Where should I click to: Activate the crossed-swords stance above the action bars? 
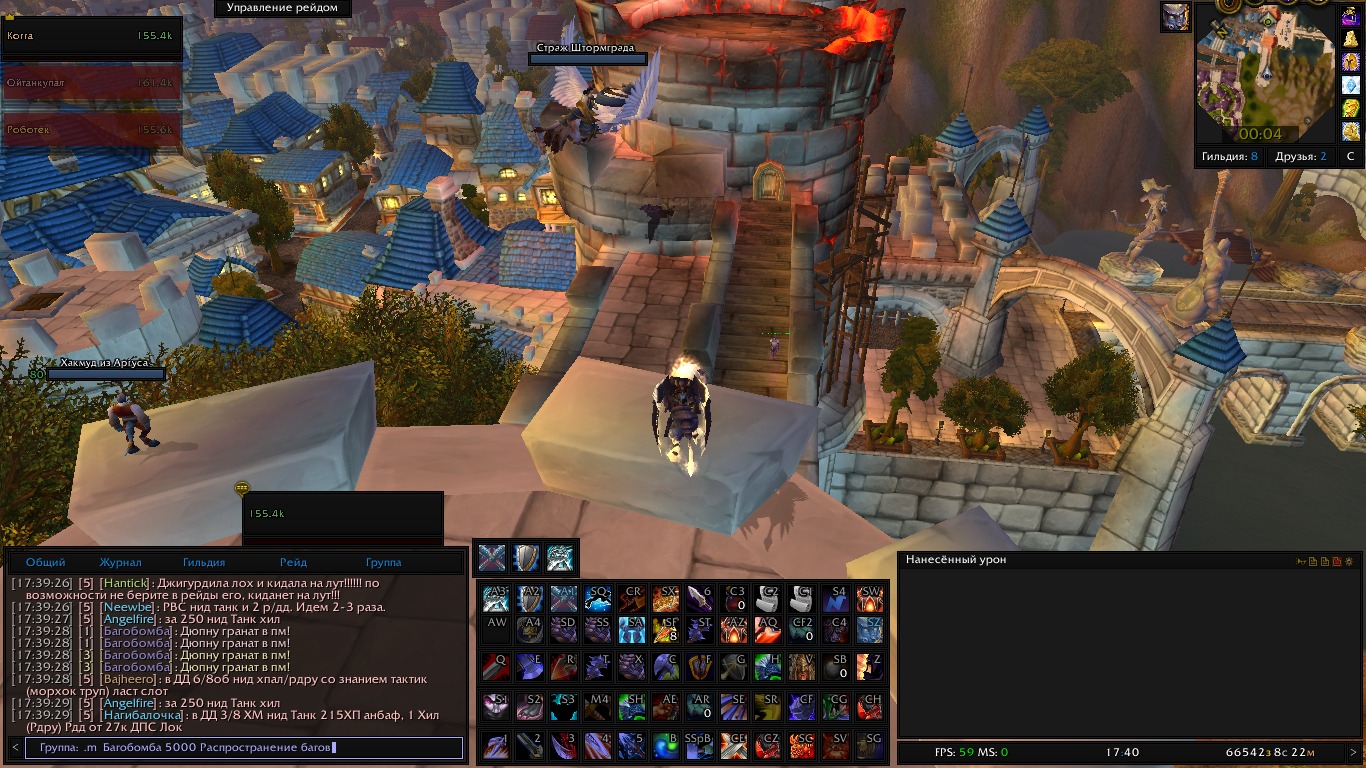(x=491, y=558)
